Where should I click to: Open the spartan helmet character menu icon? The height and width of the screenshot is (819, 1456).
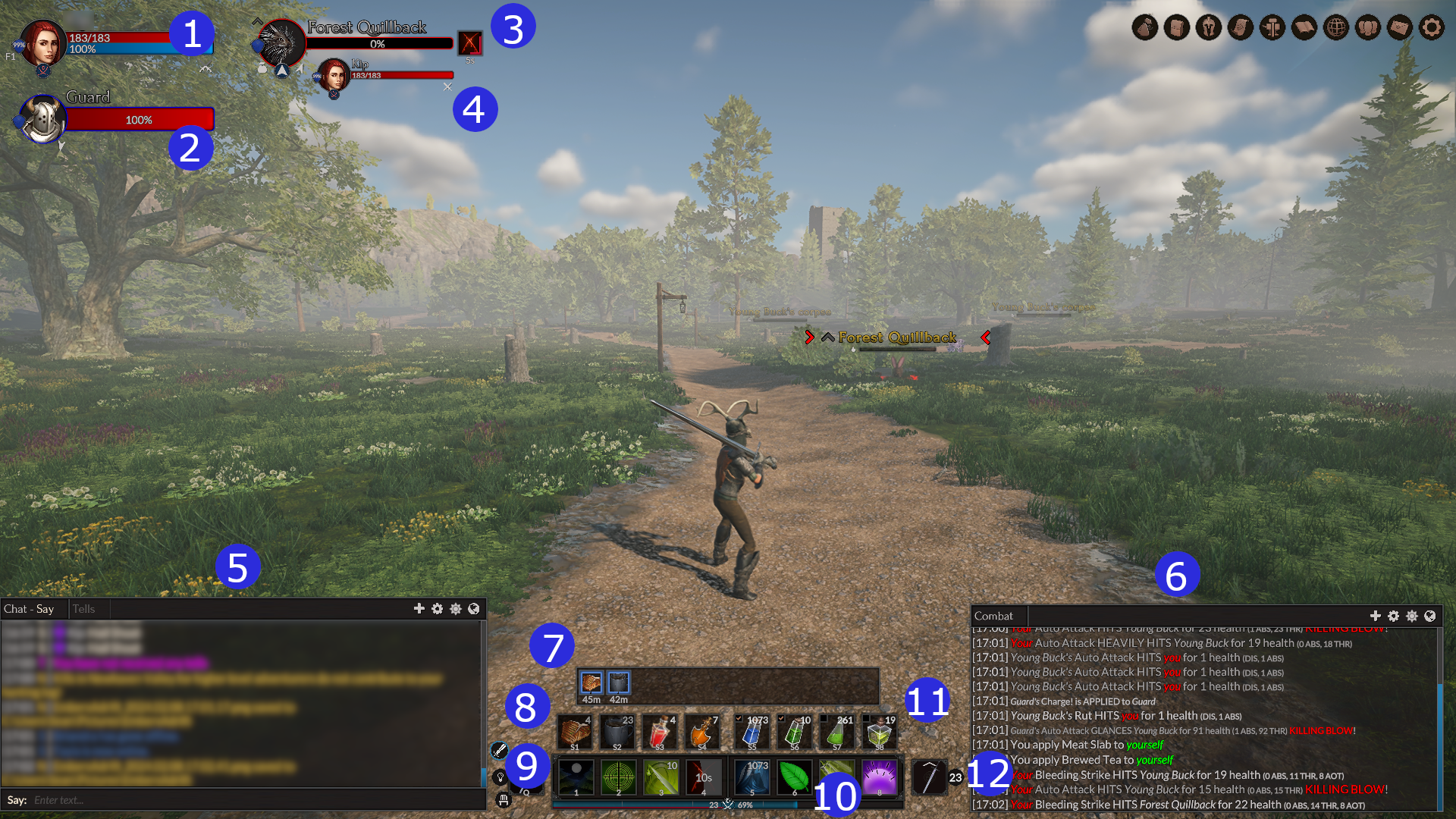click(x=1208, y=28)
